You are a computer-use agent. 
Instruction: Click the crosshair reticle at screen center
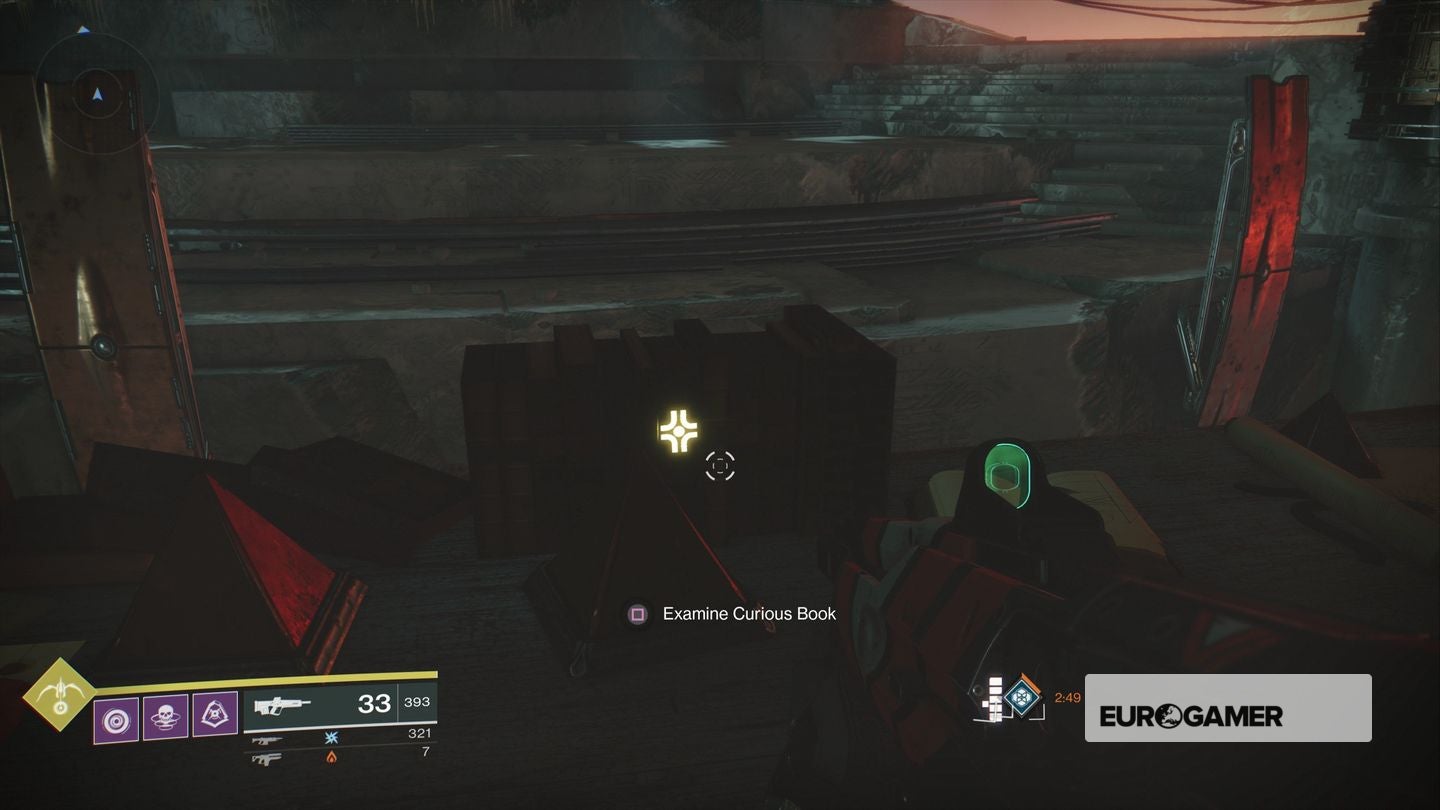(720, 465)
